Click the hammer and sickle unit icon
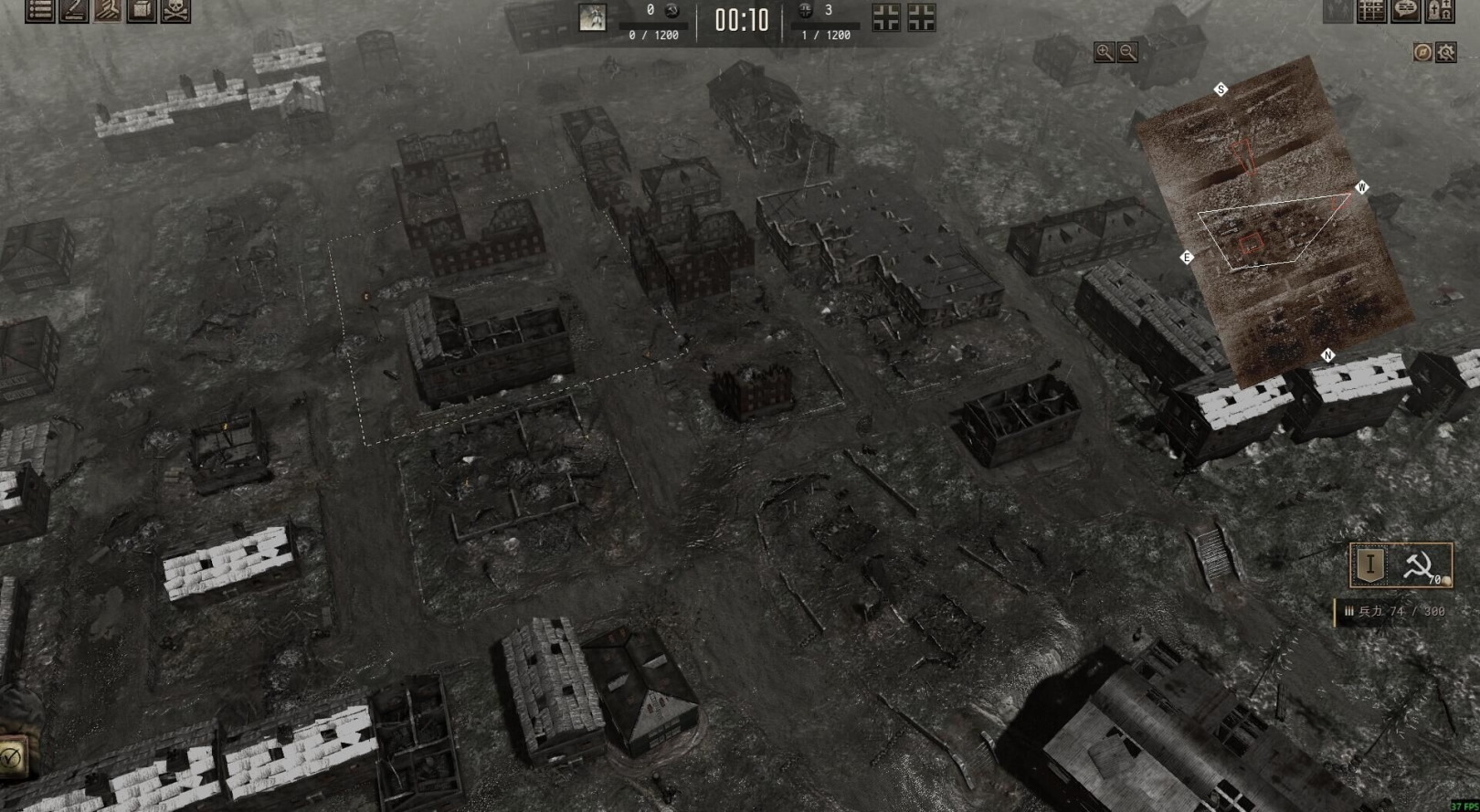Image resolution: width=1480 pixels, height=812 pixels. click(1420, 566)
